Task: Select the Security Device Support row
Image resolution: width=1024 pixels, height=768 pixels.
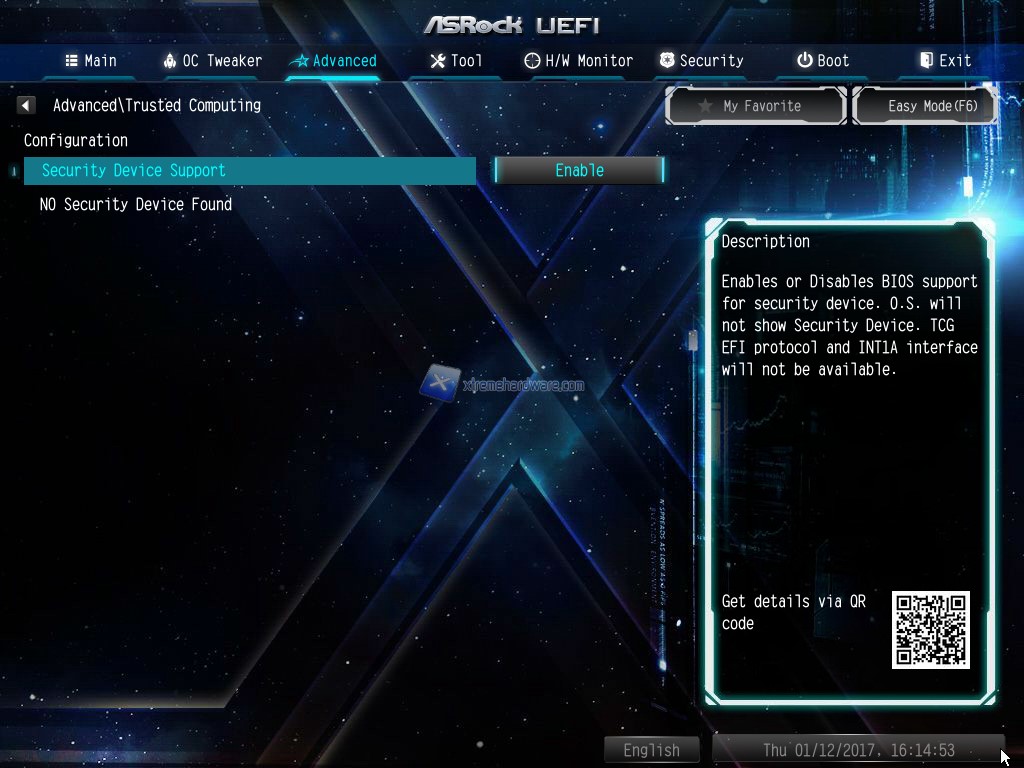Action: (x=250, y=171)
